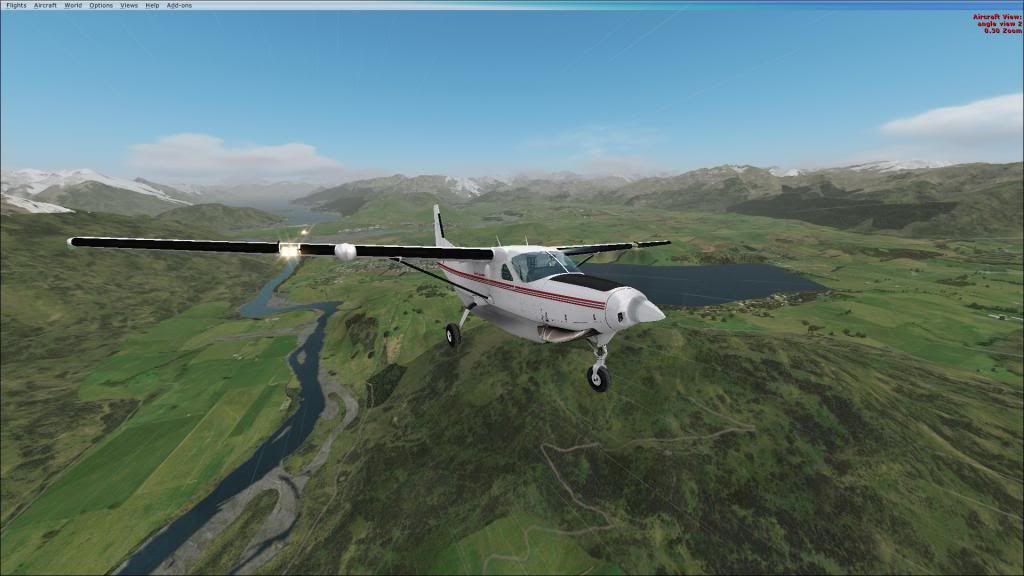Screen dimensions: 1024x576
Task: Open the Aircraft menu
Action: (45, 5)
